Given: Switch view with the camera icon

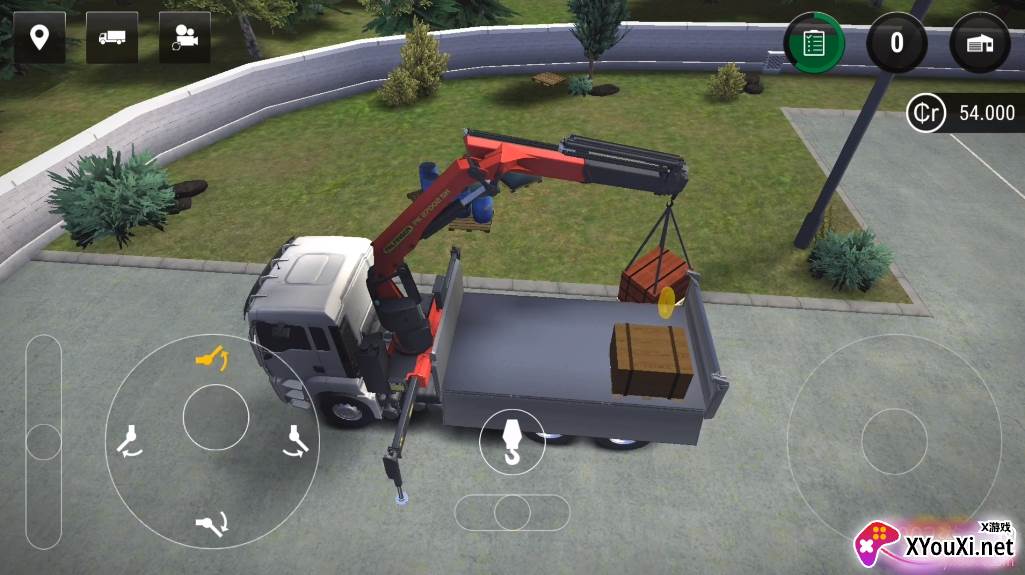Looking at the screenshot, I should 185,38.
